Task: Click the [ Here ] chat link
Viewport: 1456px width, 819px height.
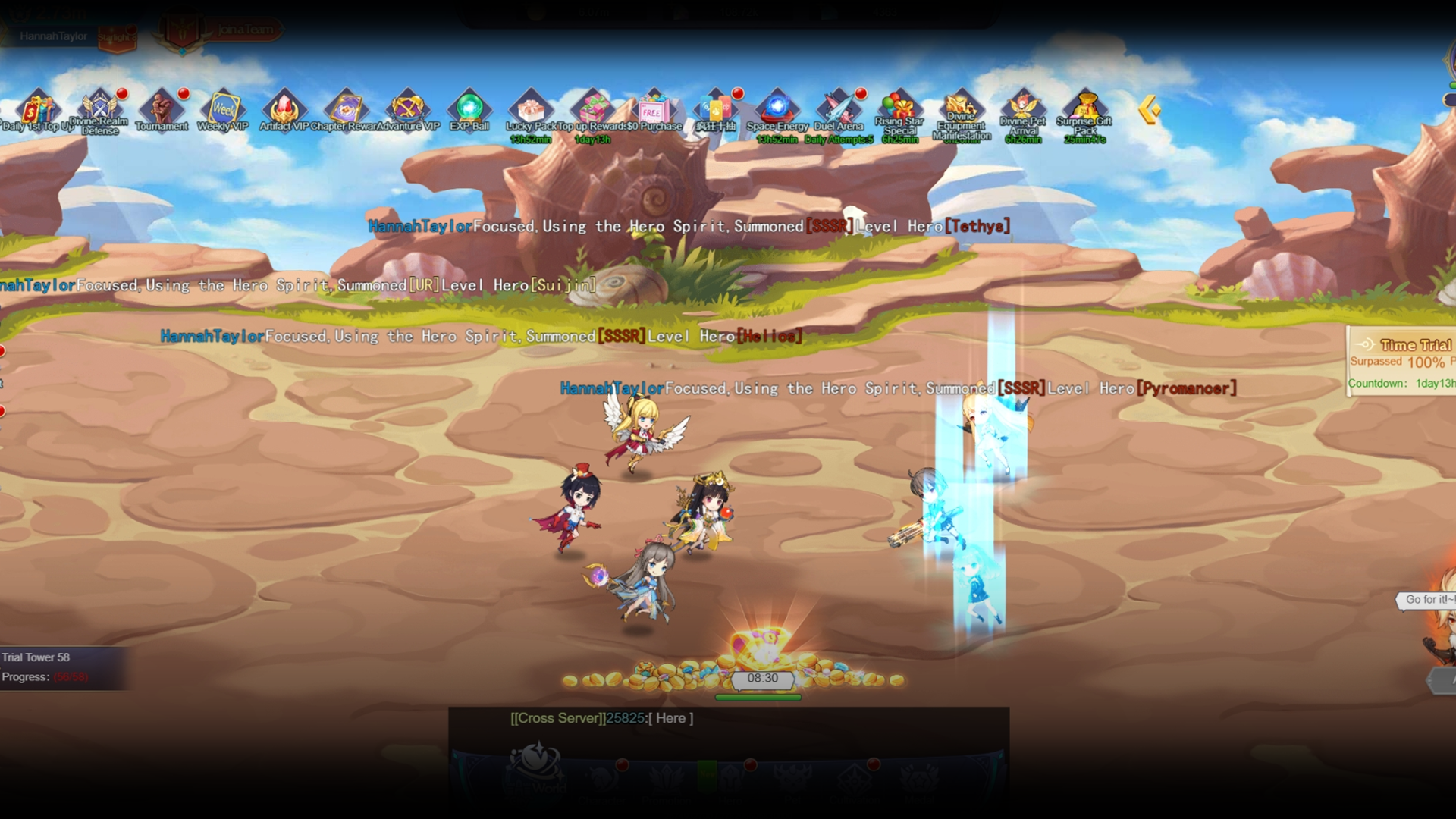Action: [x=670, y=718]
